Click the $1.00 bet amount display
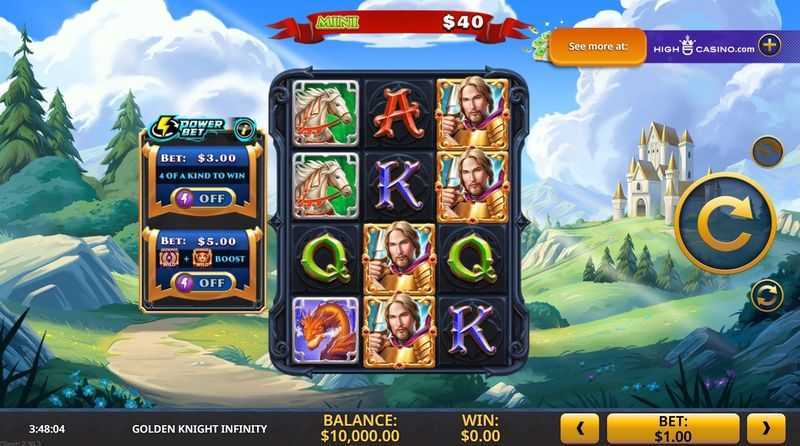 673,428
